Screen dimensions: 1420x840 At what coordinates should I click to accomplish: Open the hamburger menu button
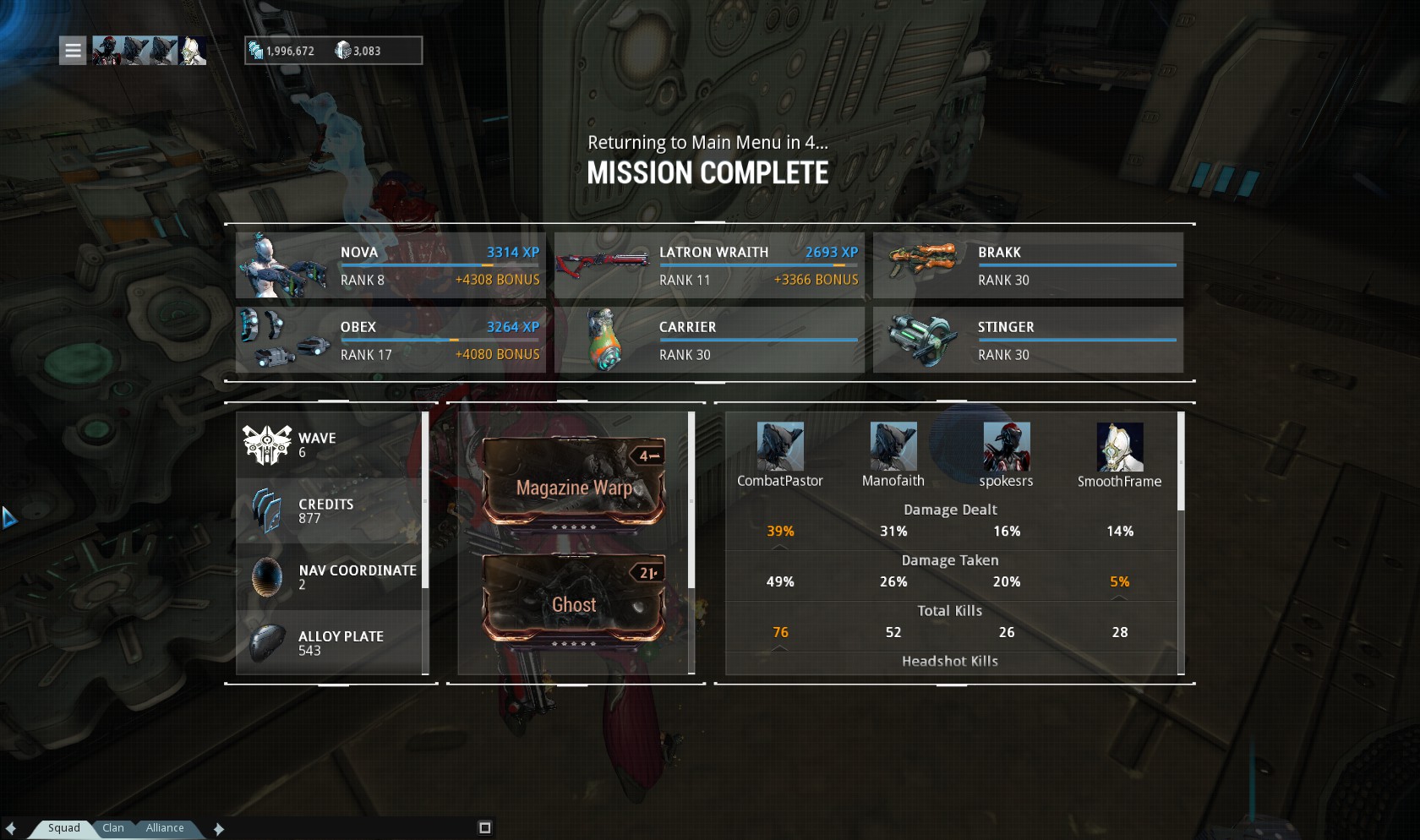(x=73, y=51)
